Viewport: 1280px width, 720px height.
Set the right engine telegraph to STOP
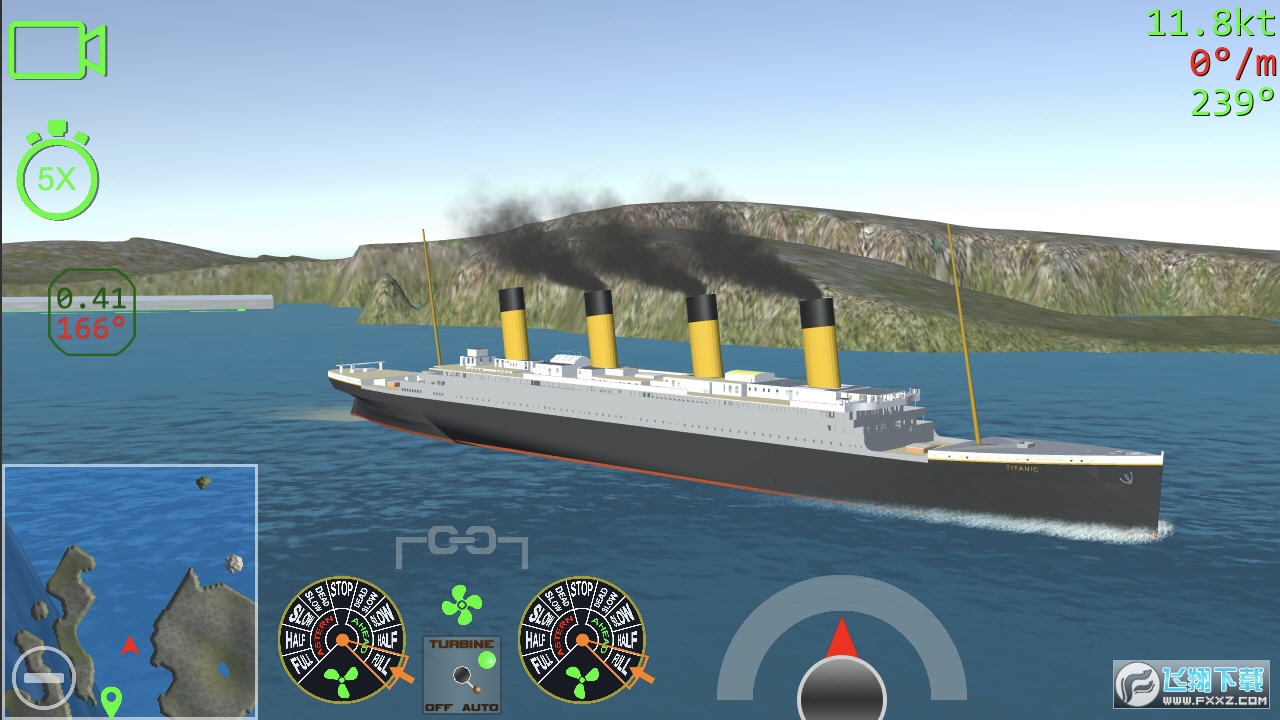(x=582, y=589)
